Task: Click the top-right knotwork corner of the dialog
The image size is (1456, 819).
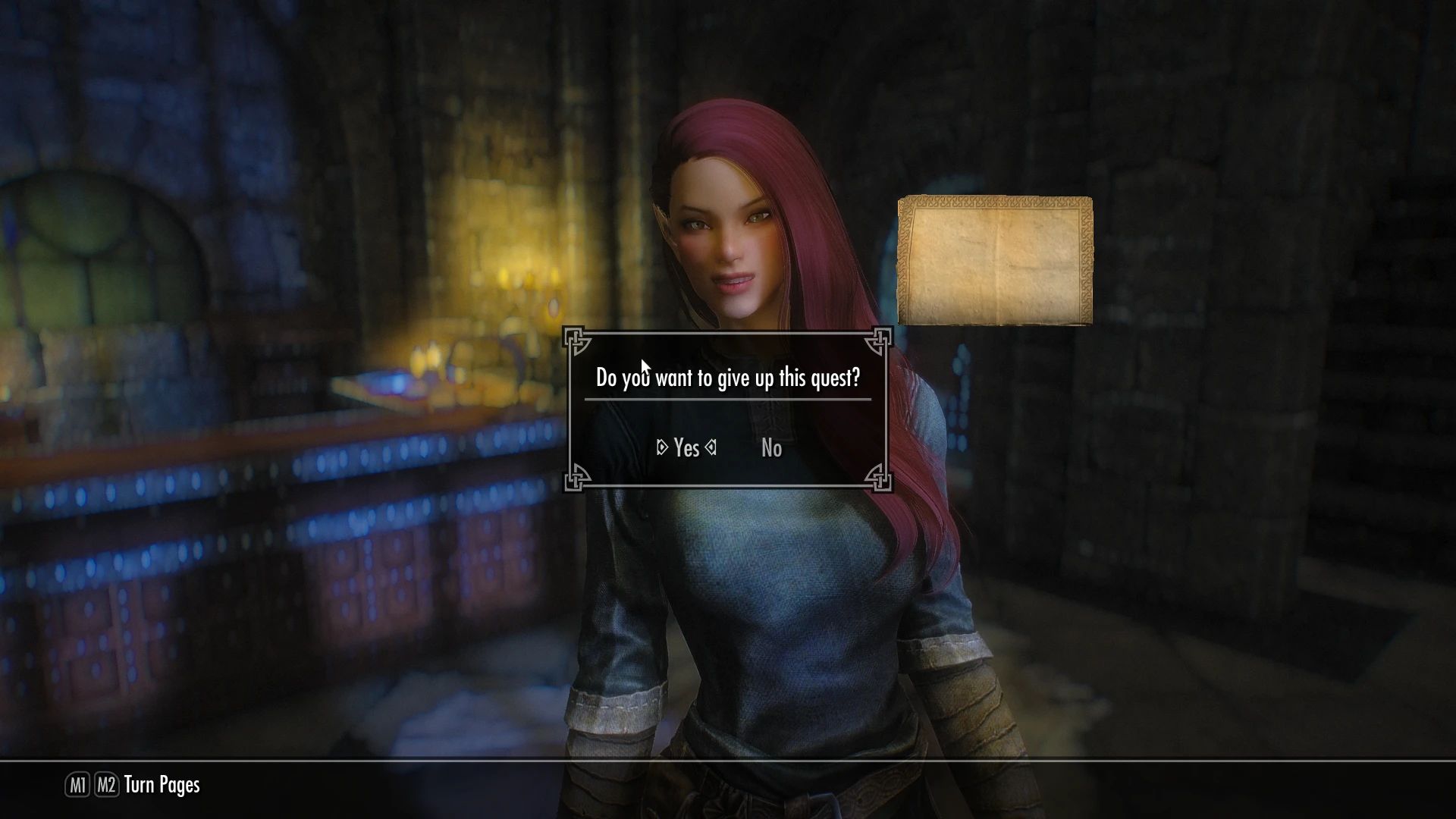Action: click(880, 341)
